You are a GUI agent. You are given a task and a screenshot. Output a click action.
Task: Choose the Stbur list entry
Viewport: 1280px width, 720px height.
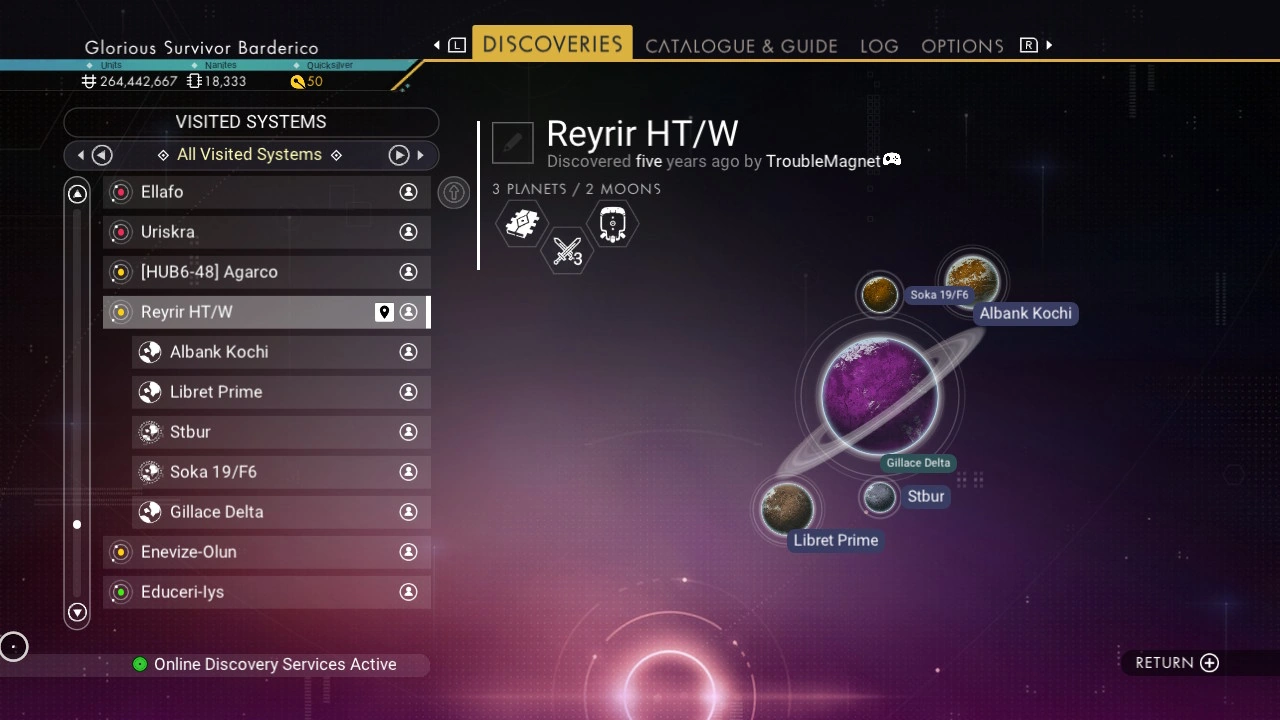click(280, 432)
